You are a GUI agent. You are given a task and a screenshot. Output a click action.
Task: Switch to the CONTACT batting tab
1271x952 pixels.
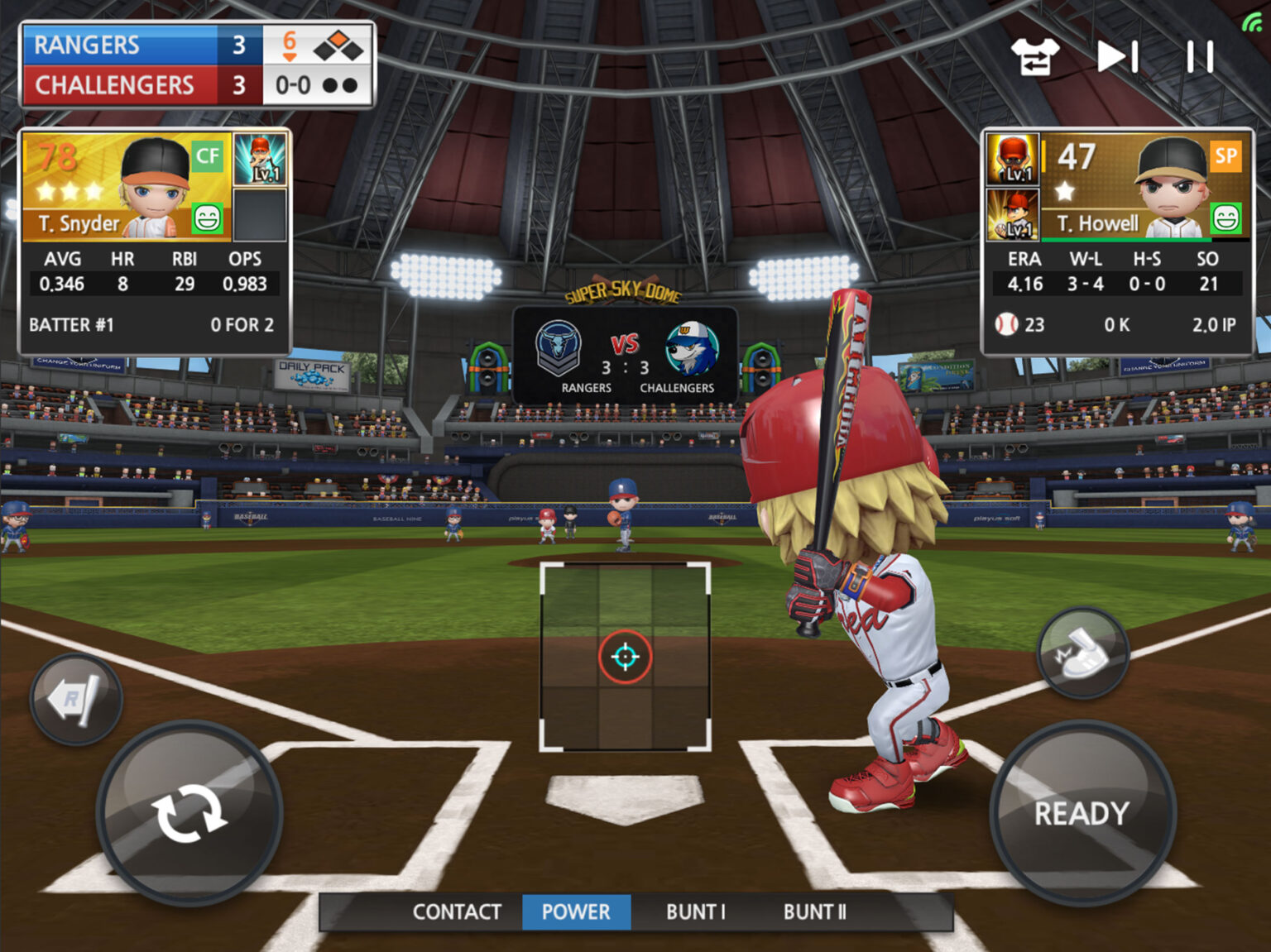458,912
